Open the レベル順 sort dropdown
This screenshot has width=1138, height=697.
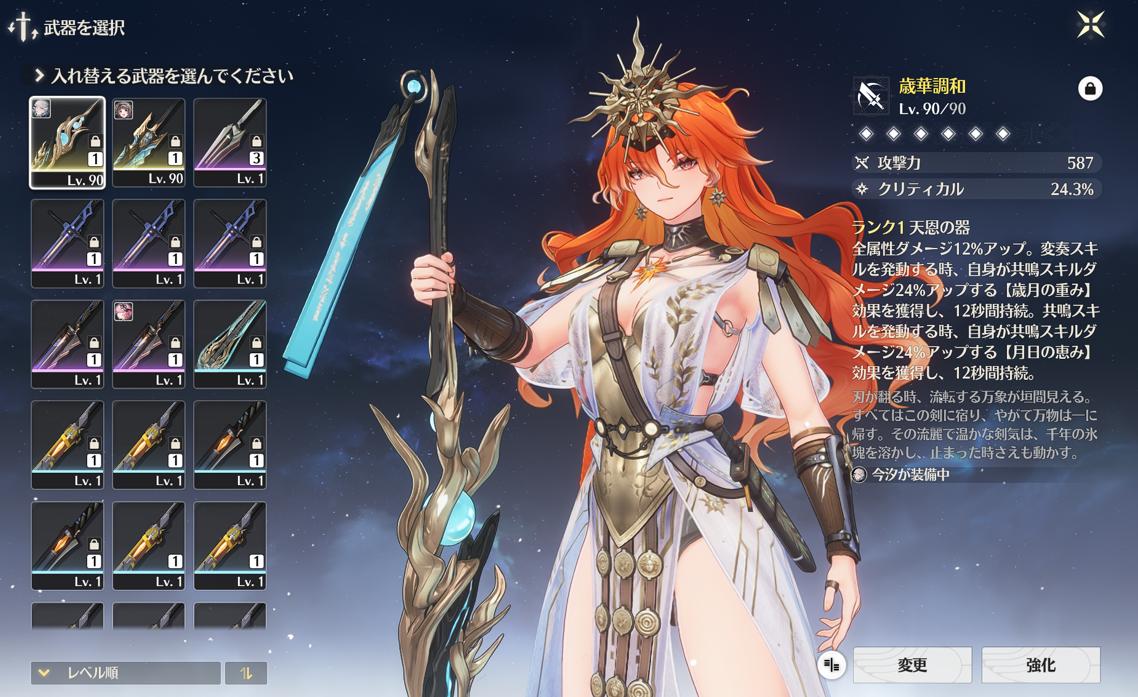tap(125, 673)
